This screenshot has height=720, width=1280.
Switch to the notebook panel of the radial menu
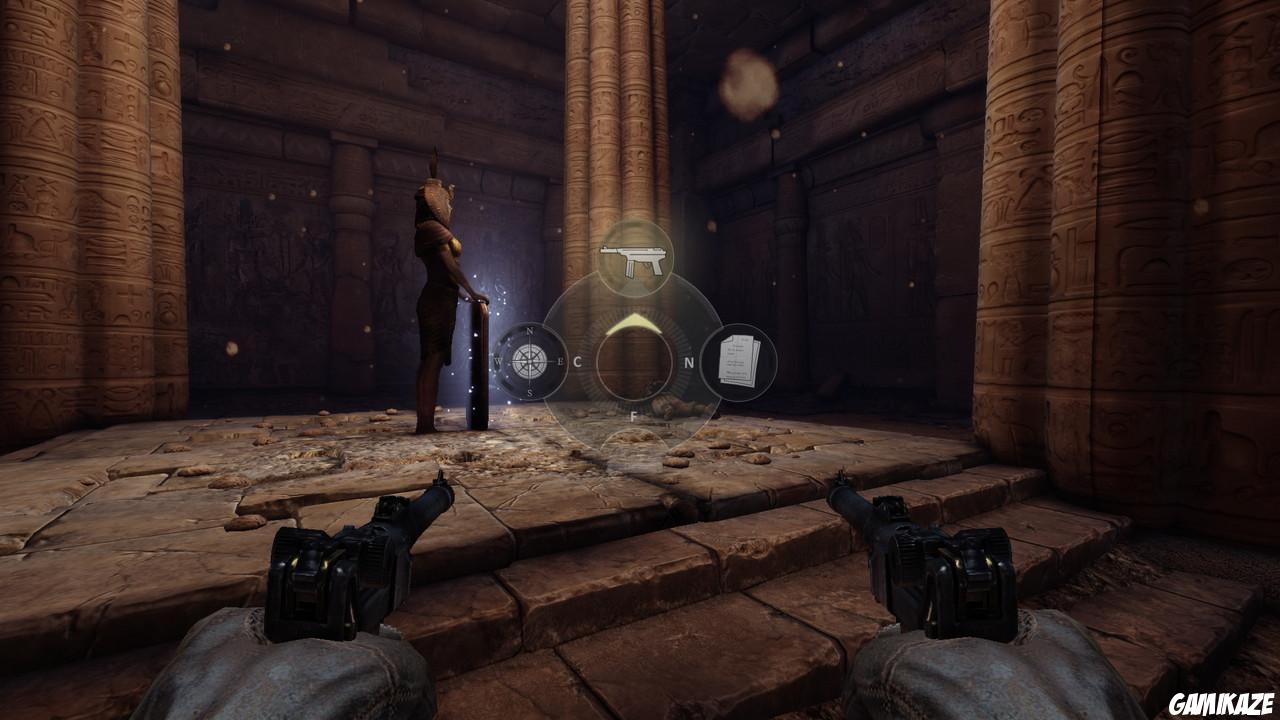[740, 360]
